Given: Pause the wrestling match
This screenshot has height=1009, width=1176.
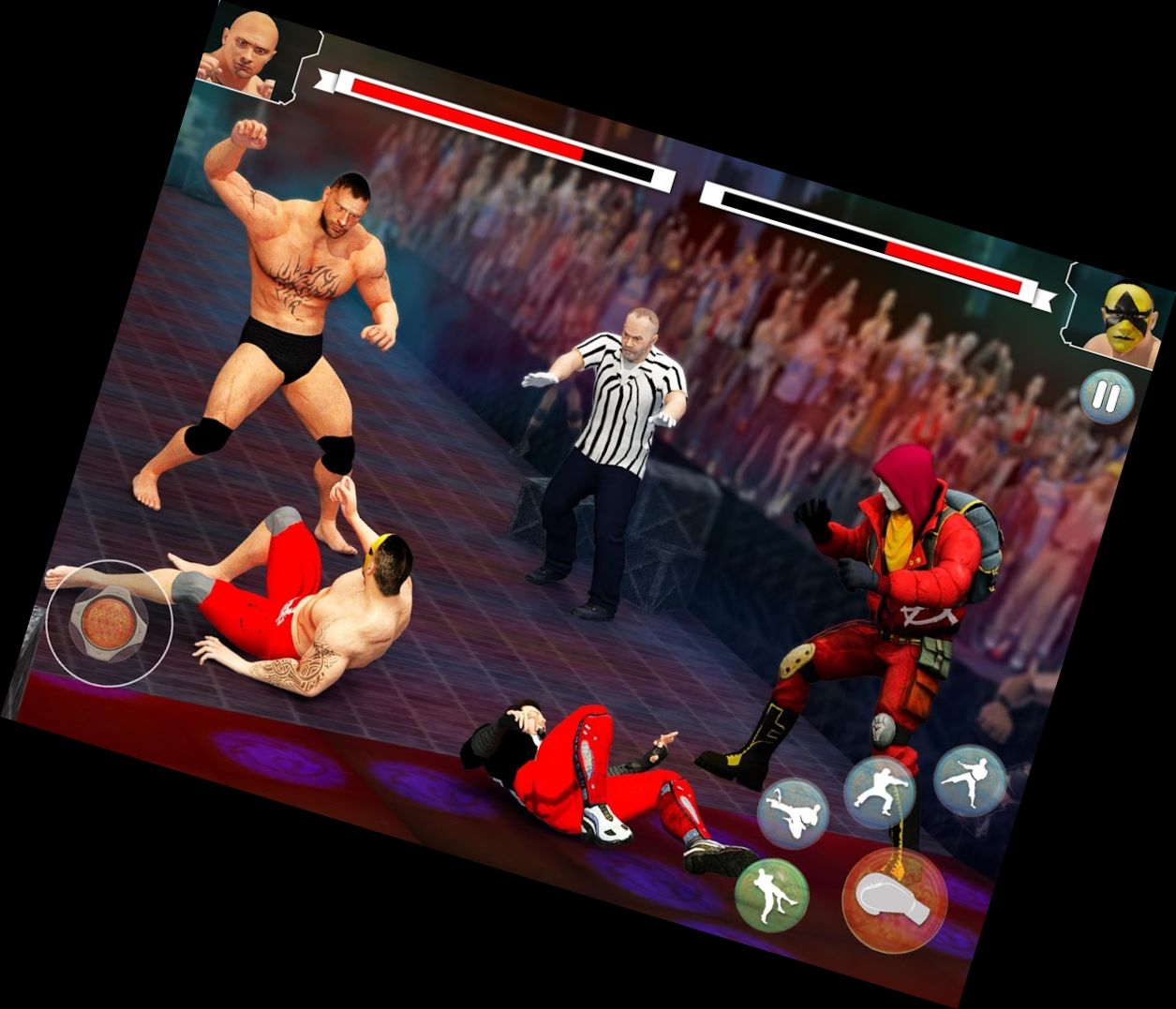Looking at the screenshot, I should tap(1106, 397).
